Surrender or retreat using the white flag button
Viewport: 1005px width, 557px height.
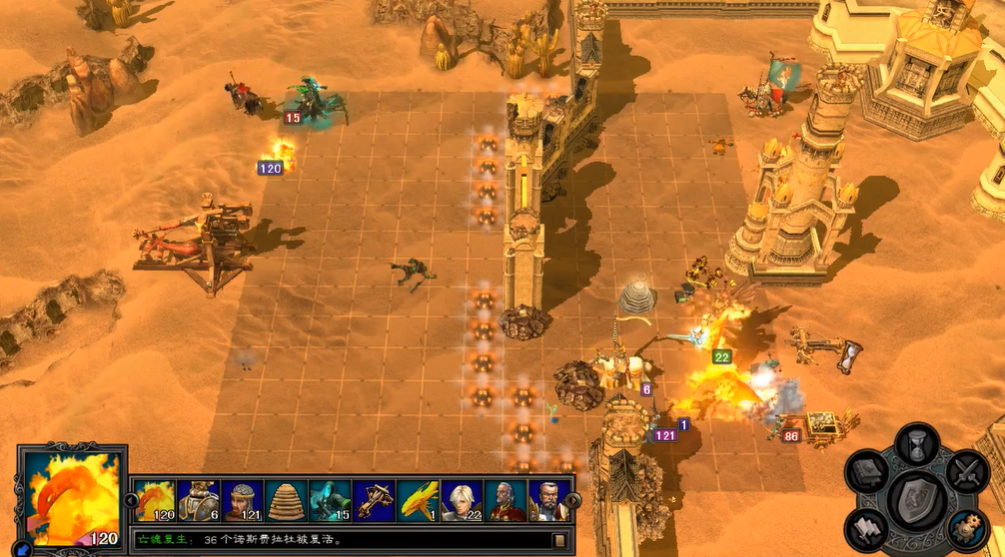(866, 528)
